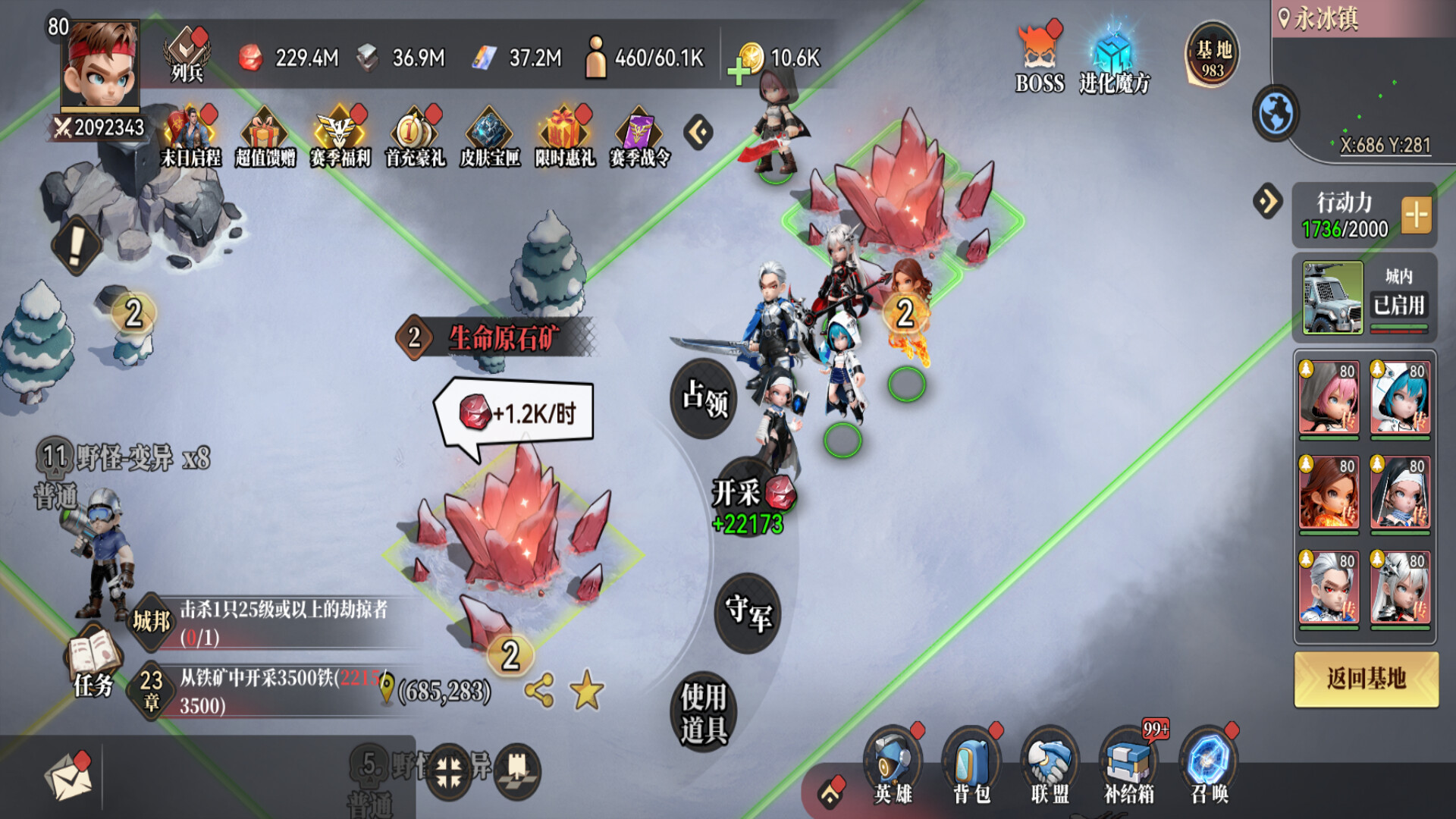Viewport: 1456px width, 819px height.
Task: Open the world map globe icon
Action: (1276, 114)
